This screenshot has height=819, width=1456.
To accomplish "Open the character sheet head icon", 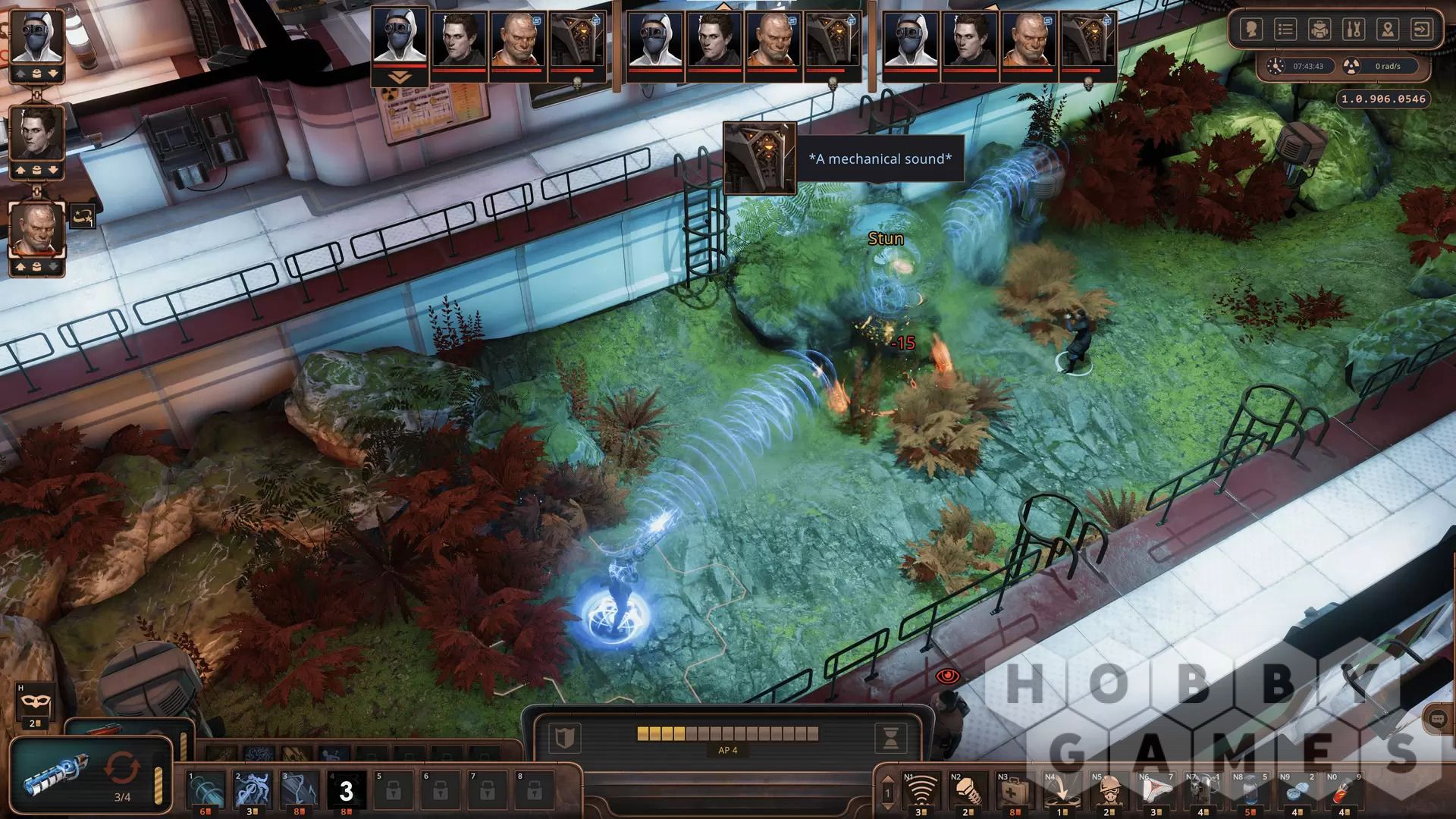I will pyautogui.click(x=1251, y=30).
